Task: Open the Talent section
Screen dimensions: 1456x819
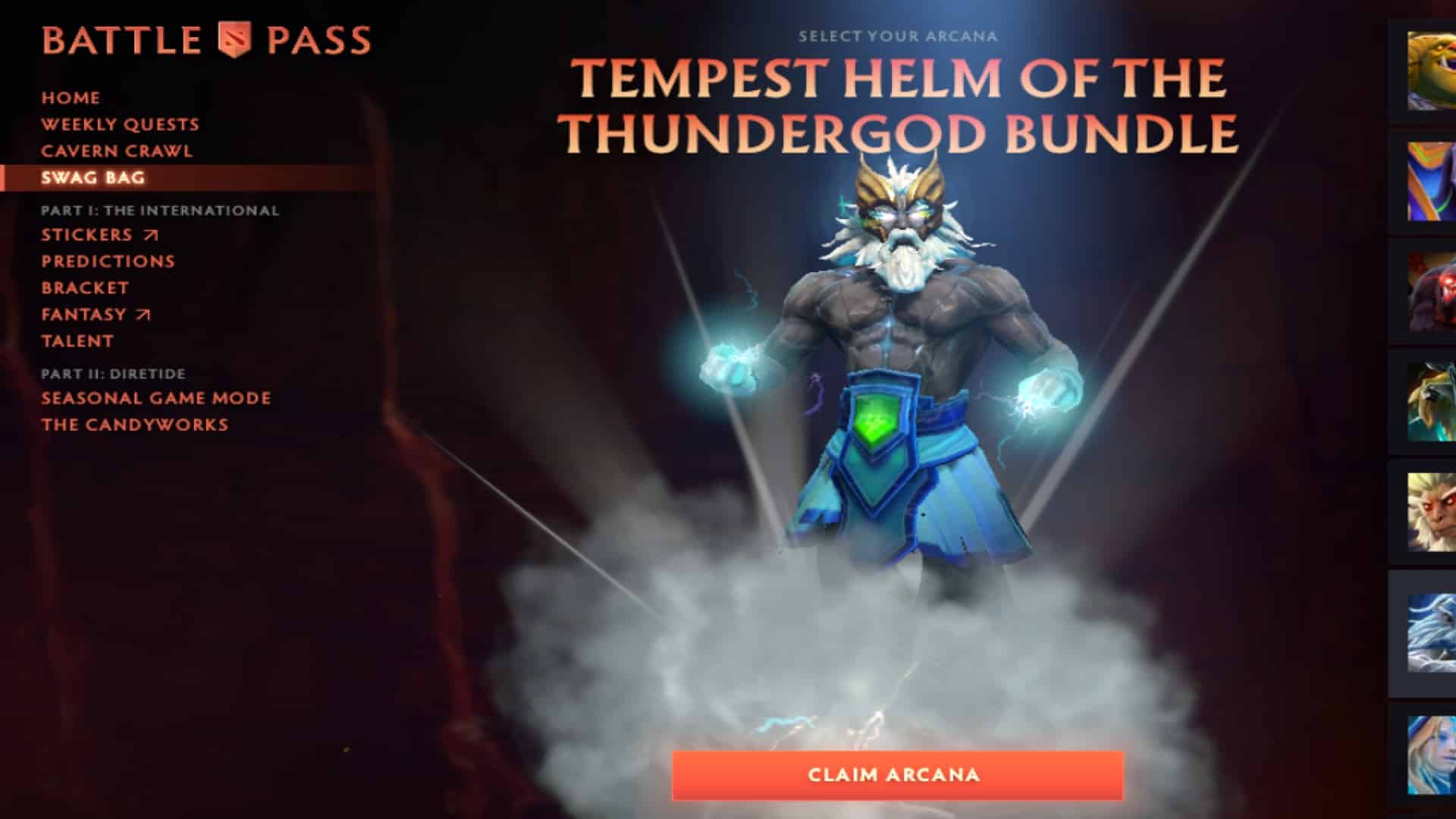Action: click(78, 341)
